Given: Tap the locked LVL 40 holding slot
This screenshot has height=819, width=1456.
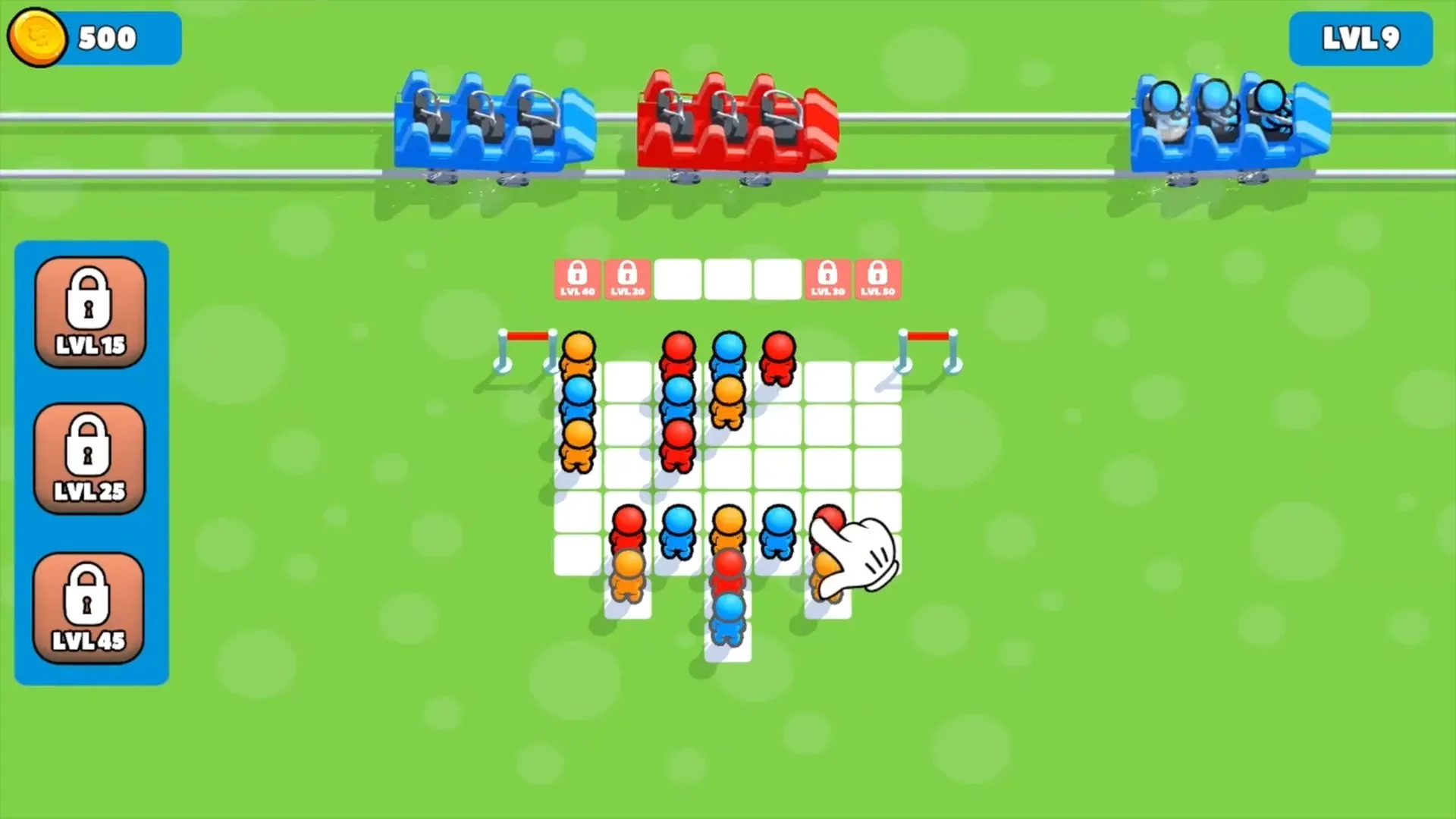Looking at the screenshot, I should click(577, 278).
